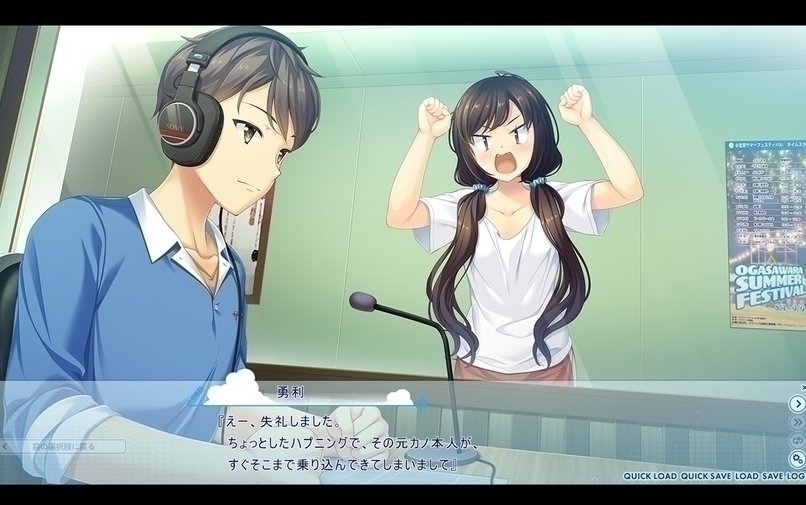
Task: Click the looping arrows icon button
Action: click(797, 440)
